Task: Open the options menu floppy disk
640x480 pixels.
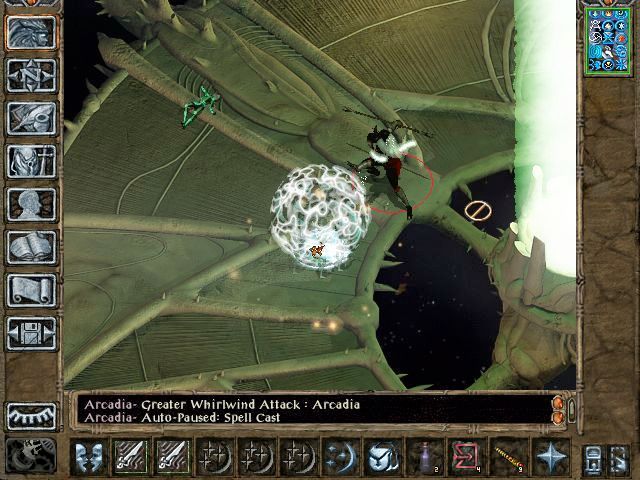Action: 31,333
